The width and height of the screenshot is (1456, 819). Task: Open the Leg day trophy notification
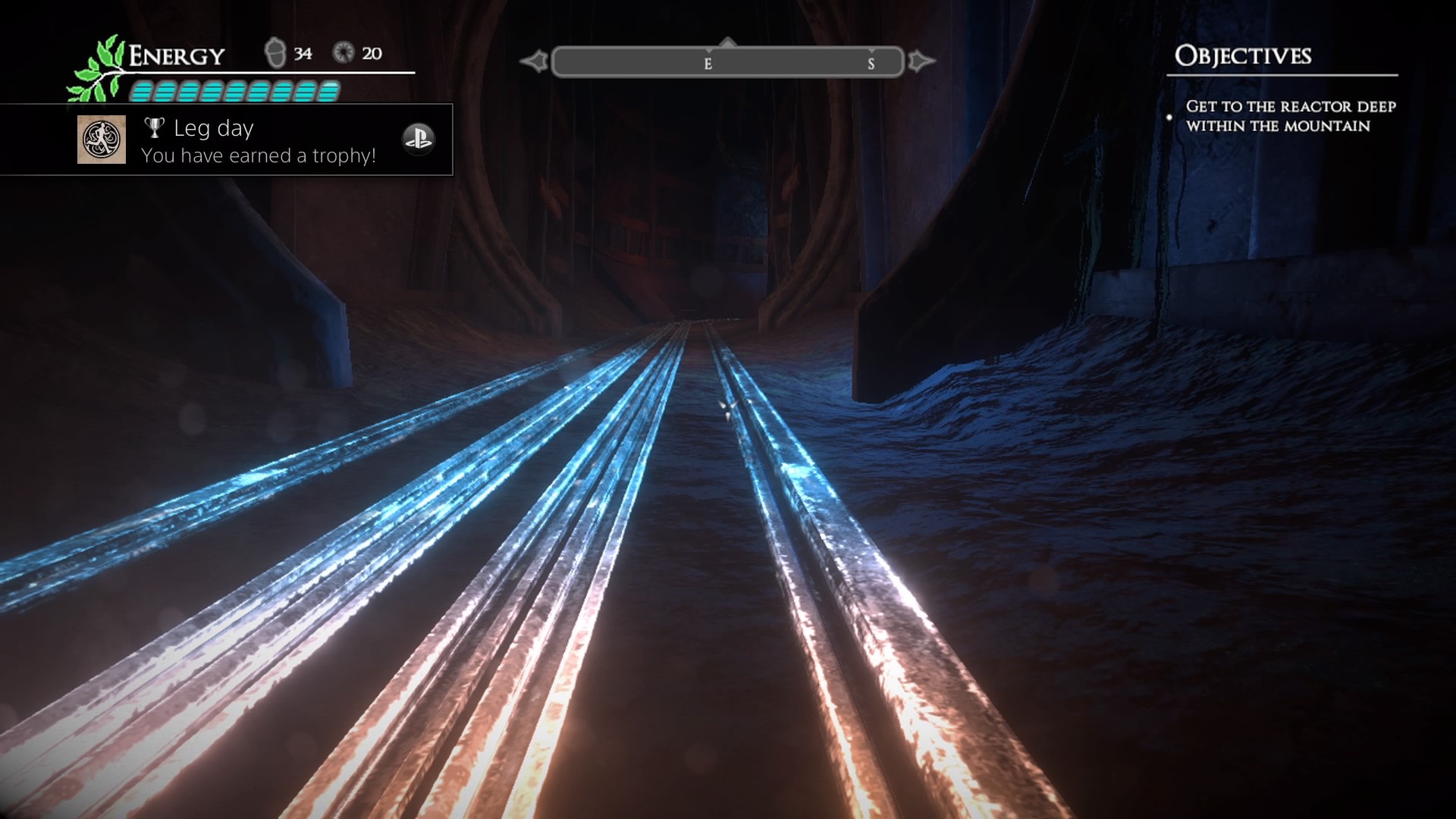pos(258,141)
